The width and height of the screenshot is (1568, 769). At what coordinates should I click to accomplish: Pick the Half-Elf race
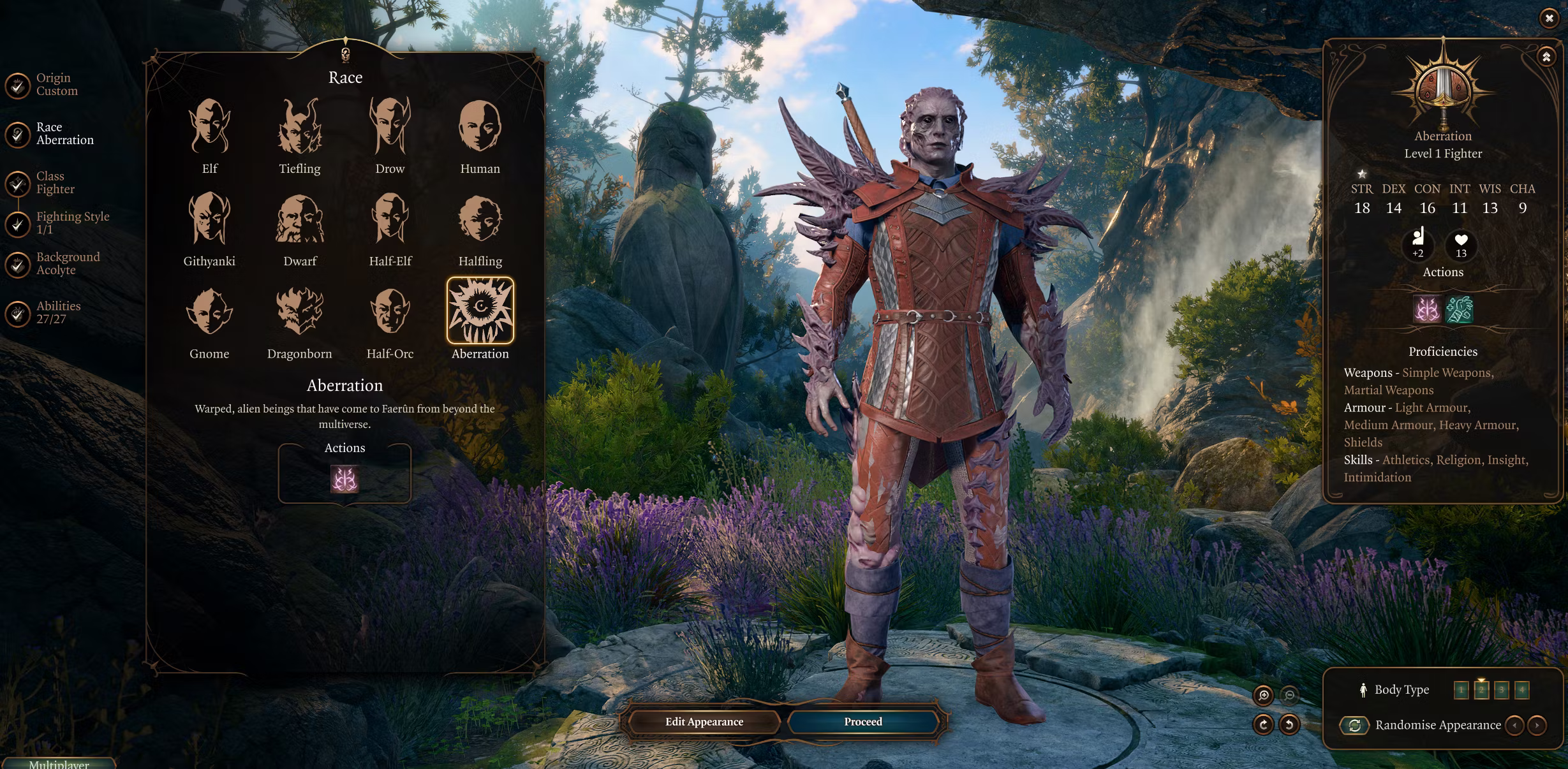[x=390, y=220]
